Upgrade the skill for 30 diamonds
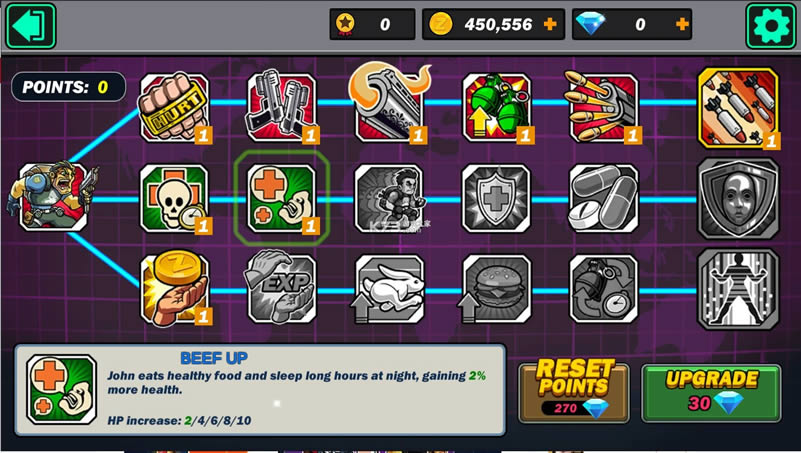Screen dimensions: 801x453 coord(711,392)
